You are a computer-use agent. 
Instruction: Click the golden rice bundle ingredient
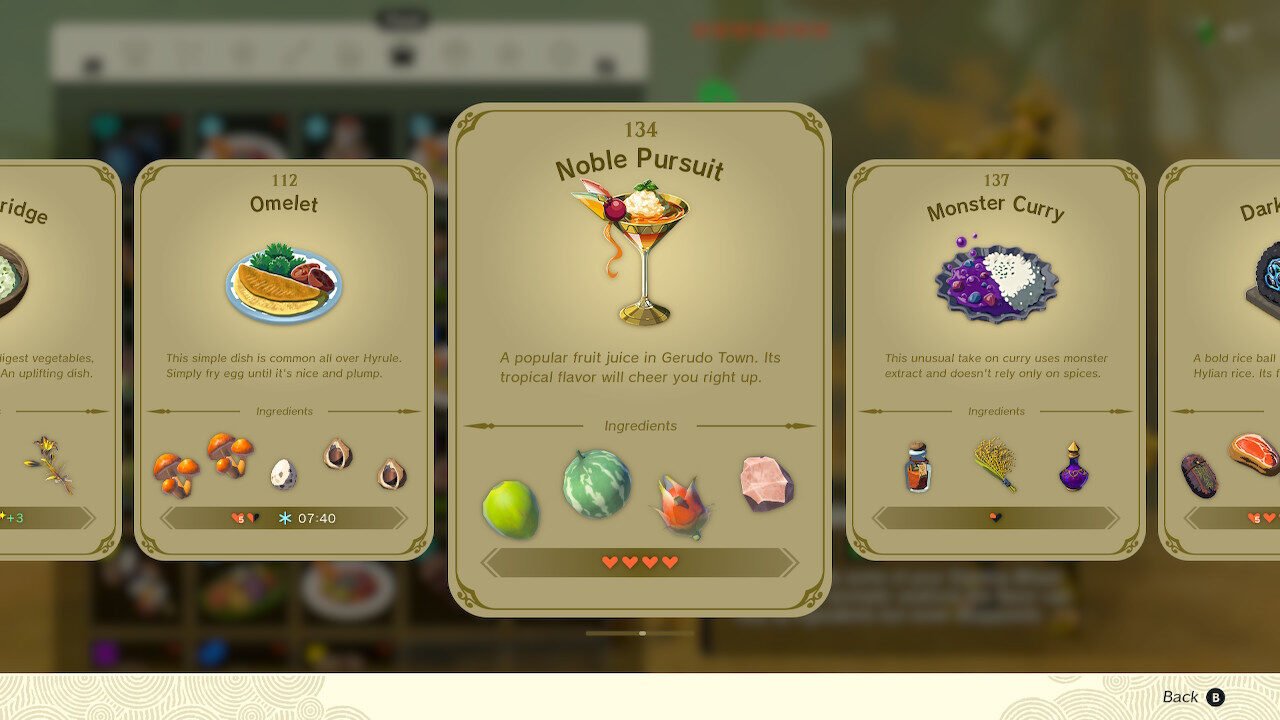click(995, 464)
